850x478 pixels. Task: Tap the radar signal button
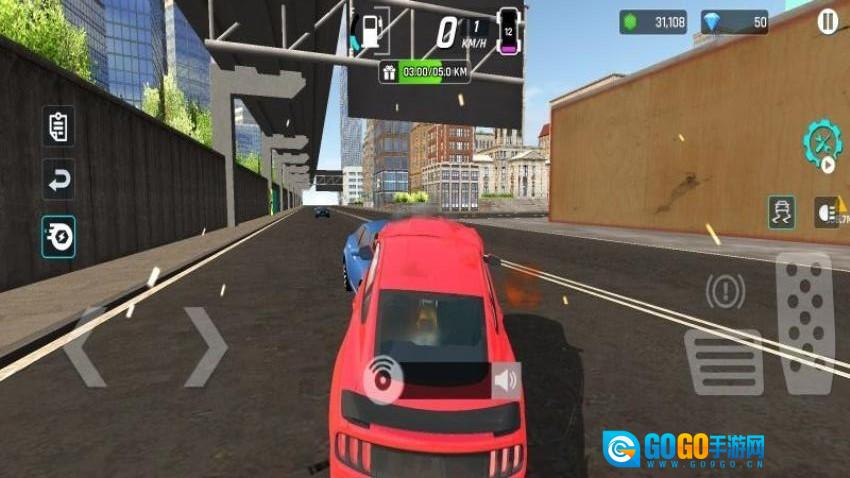pyautogui.click(x=381, y=377)
